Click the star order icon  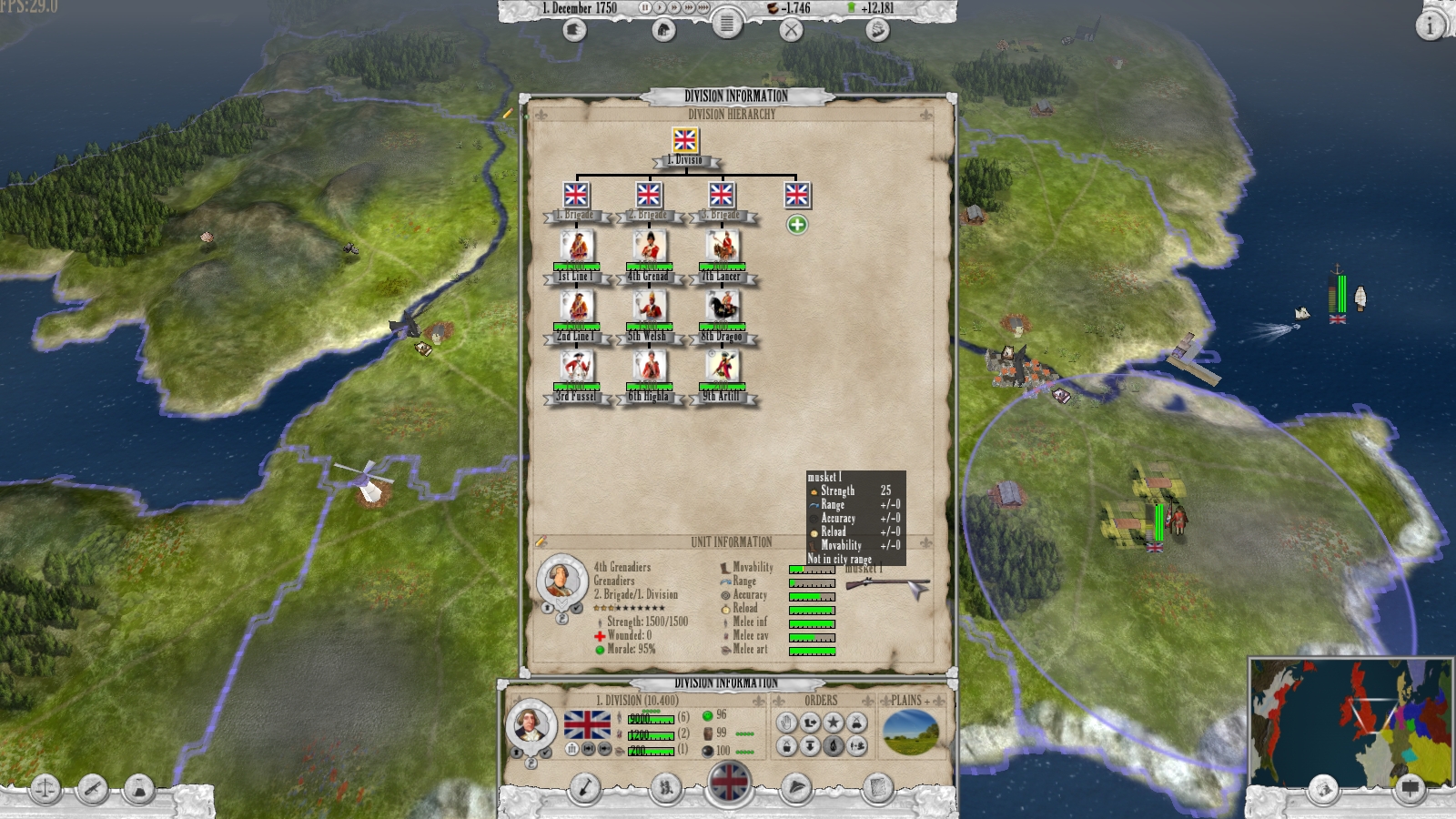(834, 722)
